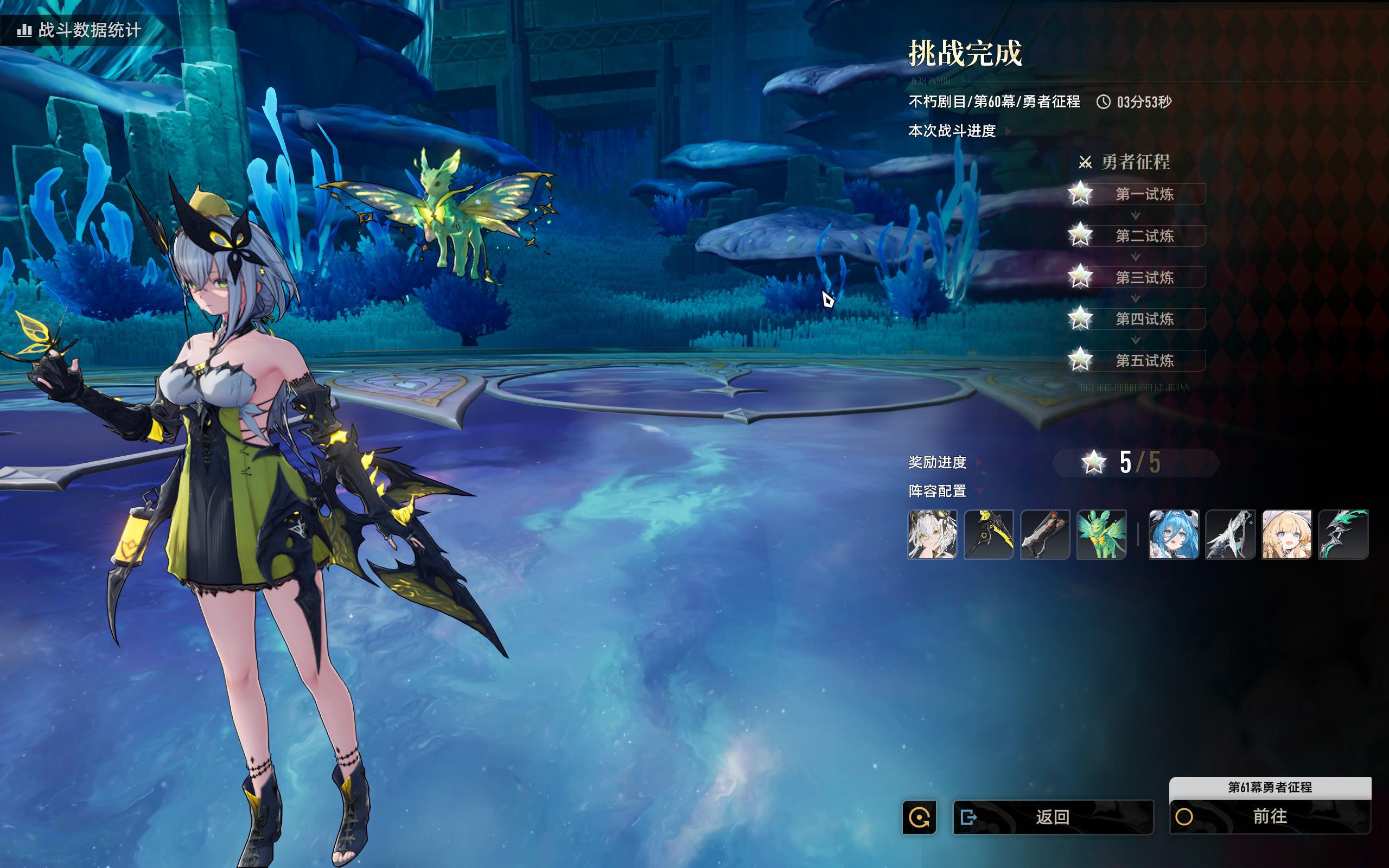Inspect the dark gun with orange accents
The image size is (1389, 868).
click(1044, 534)
